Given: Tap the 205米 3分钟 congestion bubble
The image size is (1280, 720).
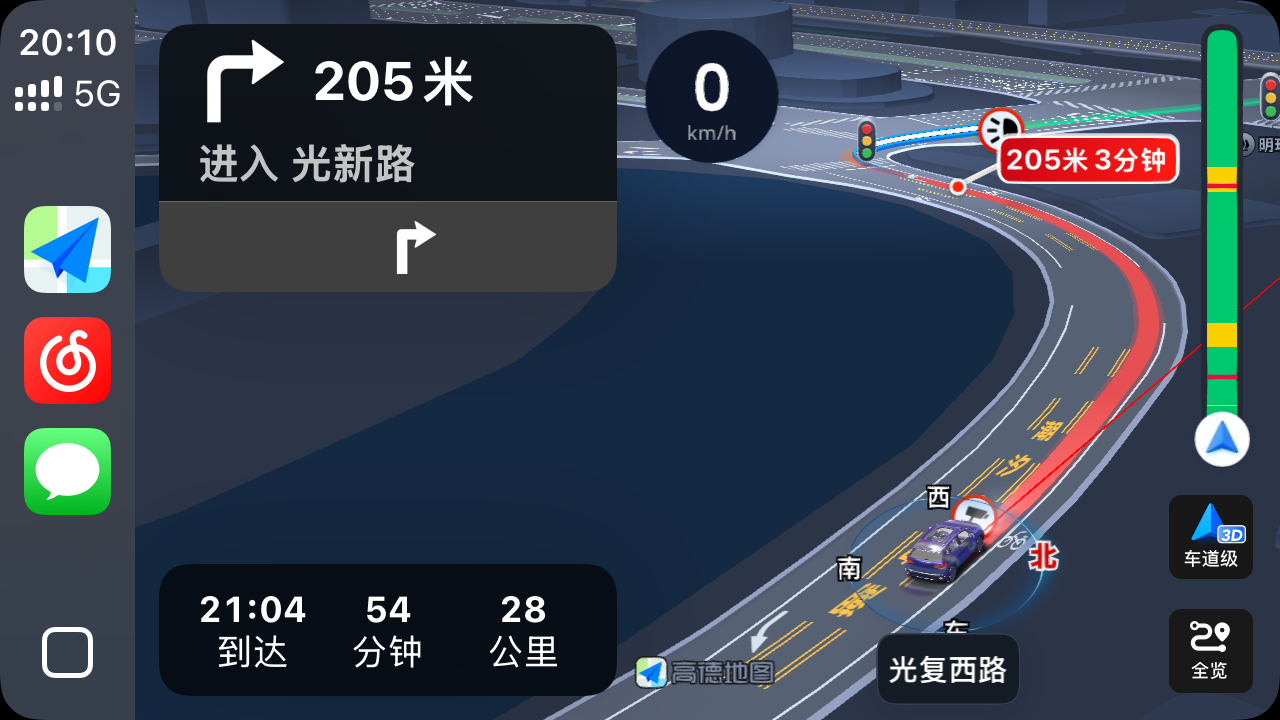Looking at the screenshot, I should click(x=1088, y=160).
